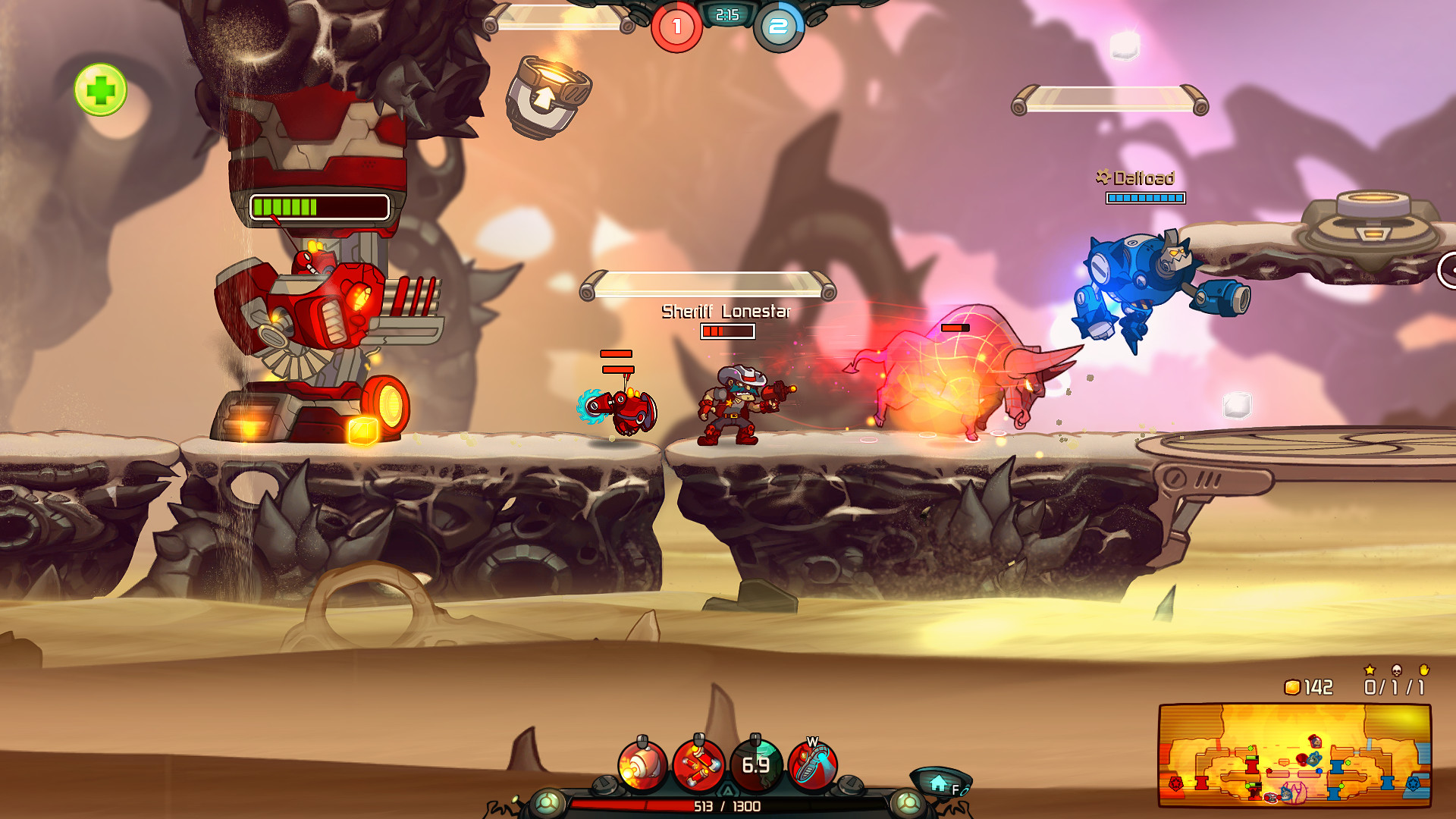
Task: Select the skull kill-score icon
Action: click(1398, 670)
